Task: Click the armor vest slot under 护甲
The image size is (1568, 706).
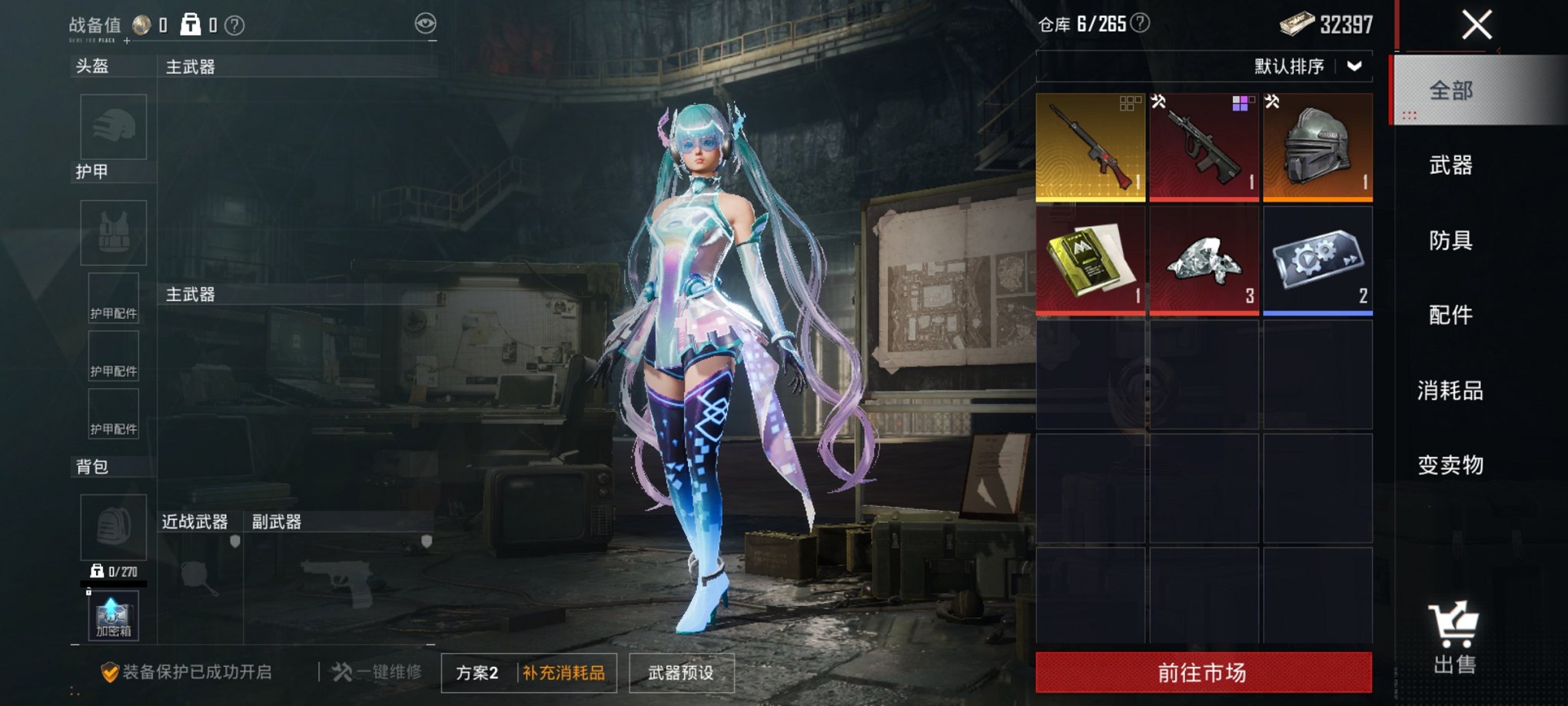Action: tap(113, 233)
